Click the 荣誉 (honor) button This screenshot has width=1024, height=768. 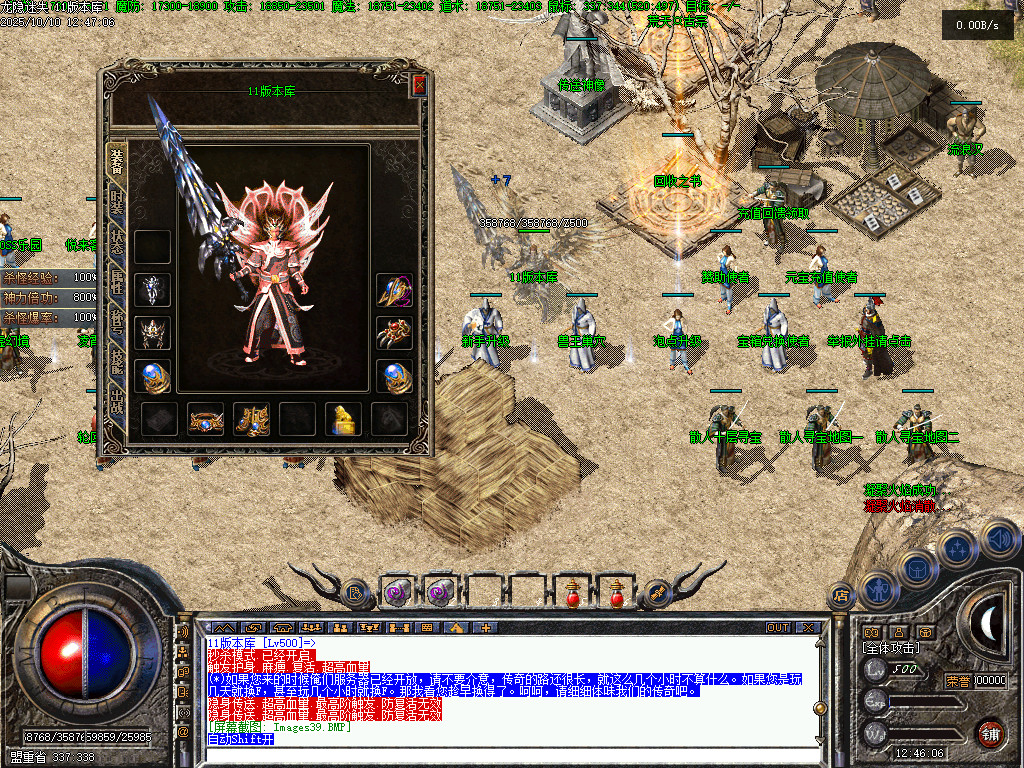click(x=958, y=681)
